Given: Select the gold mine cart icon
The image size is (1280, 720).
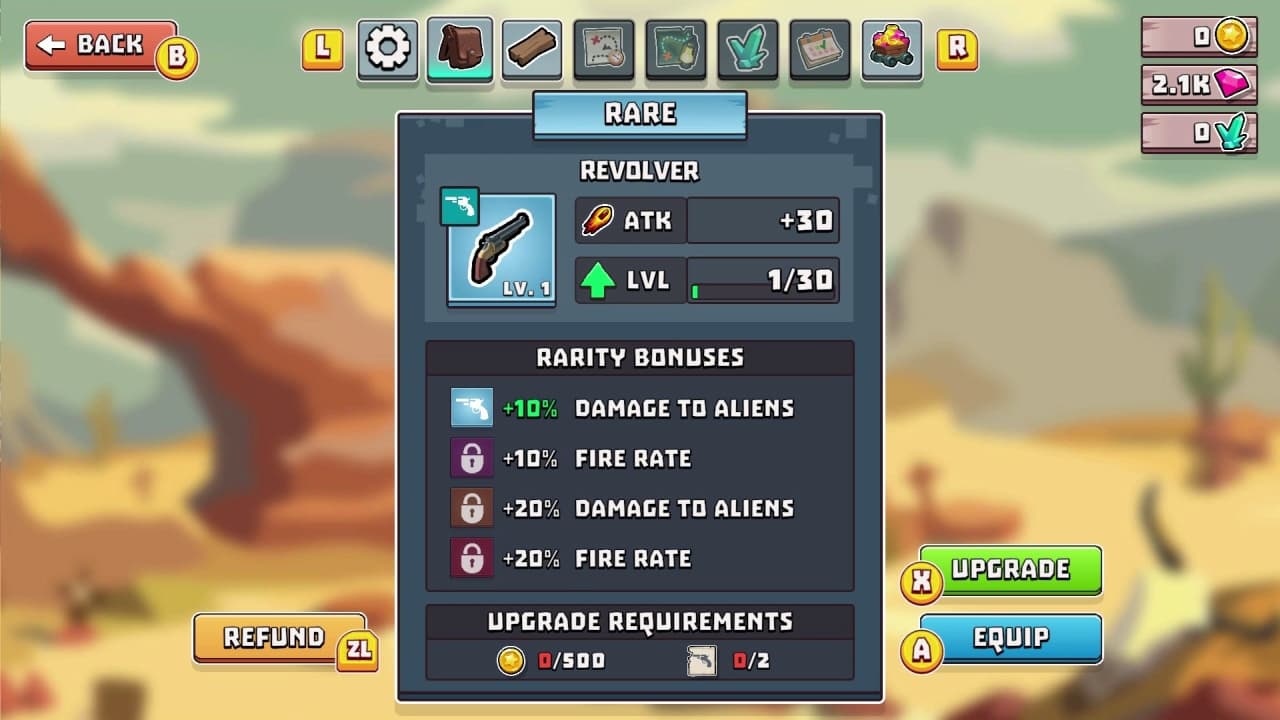Looking at the screenshot, I should point(891,49).
